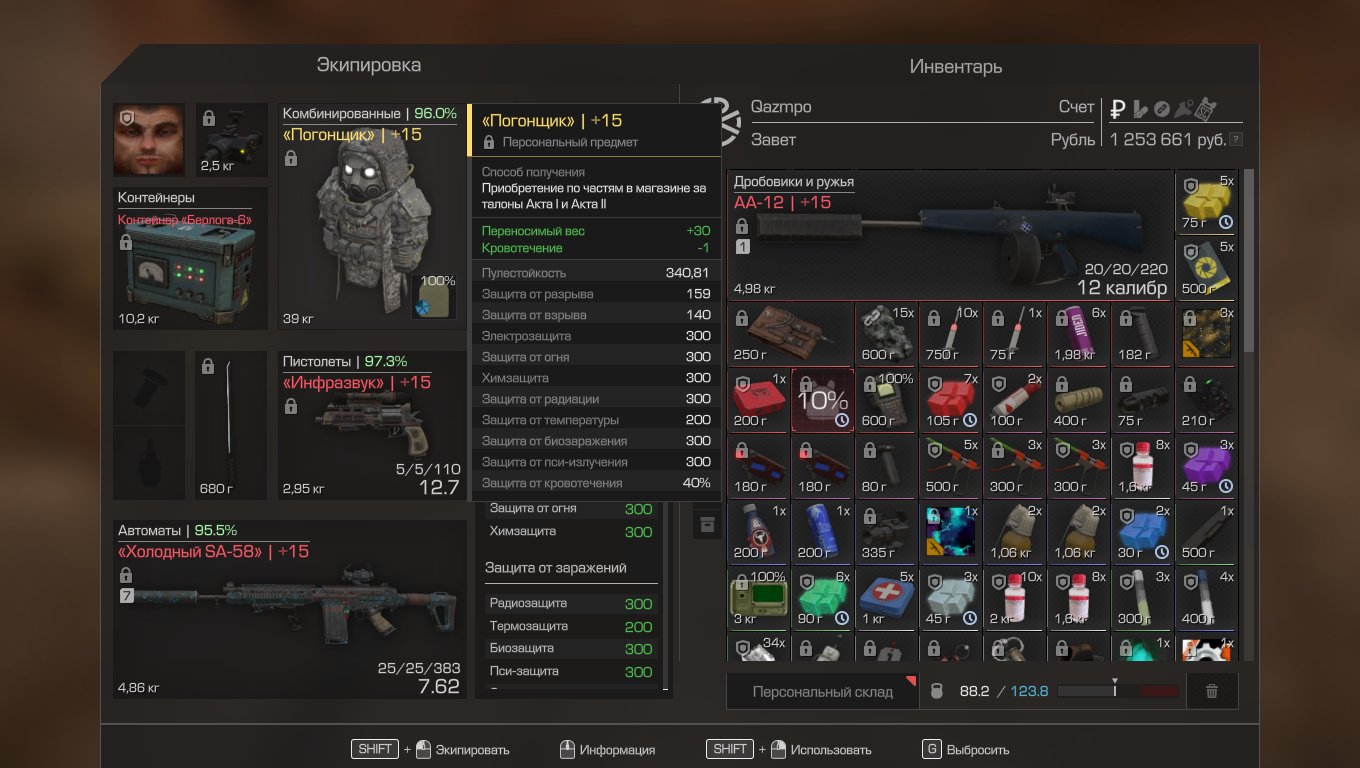Select the blue first aid kit

click(x=887, y=598)
